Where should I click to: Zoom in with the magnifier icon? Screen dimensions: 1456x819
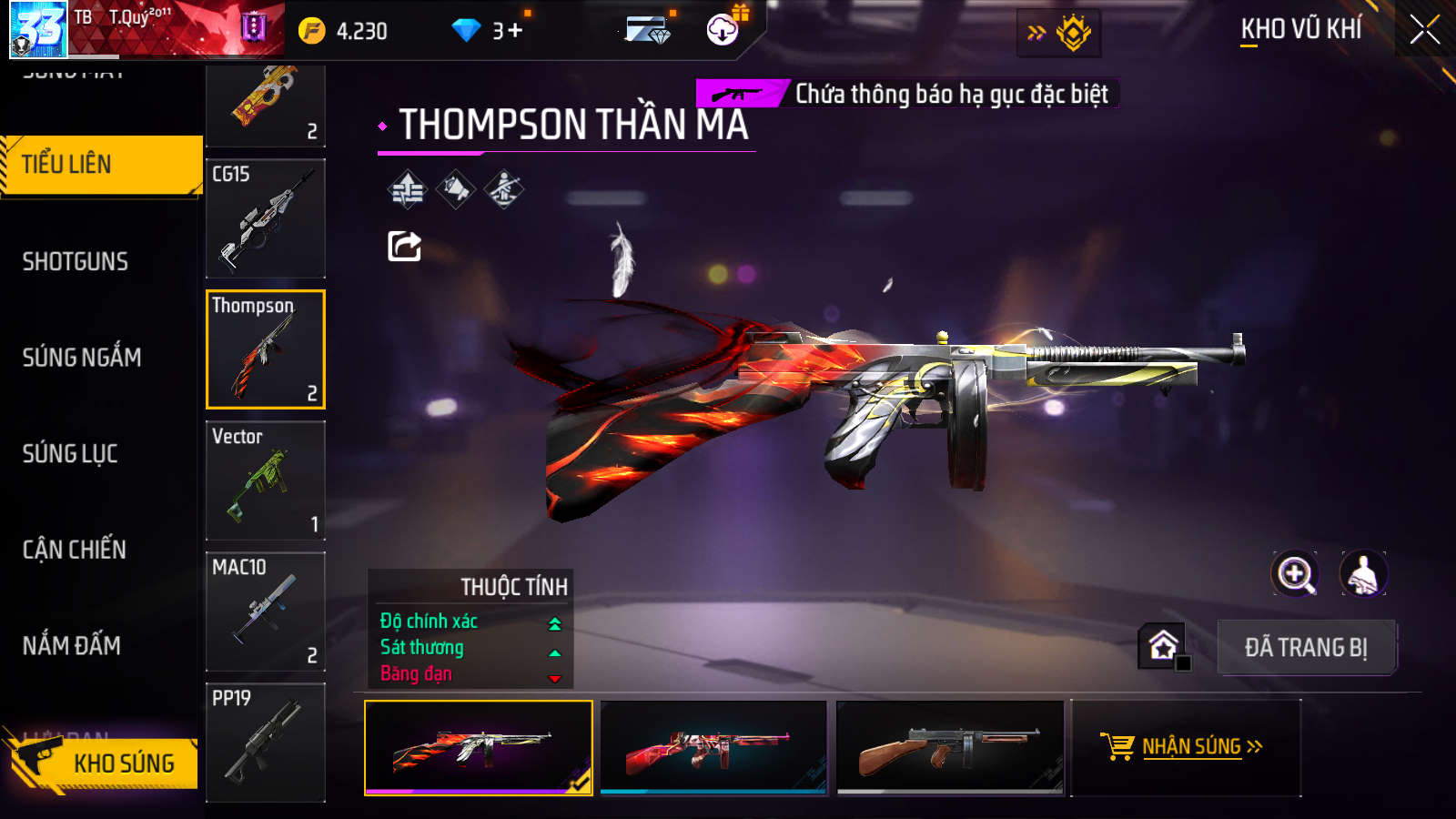[x=1295, y=574]
